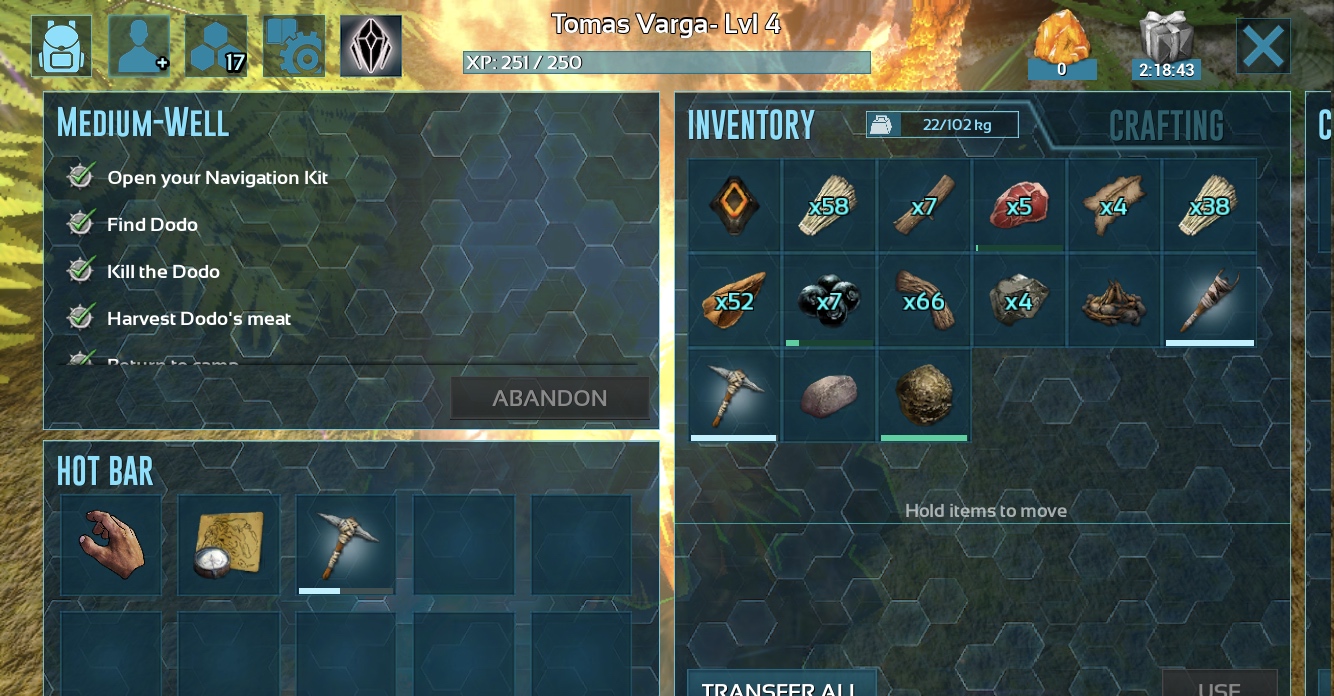The height and width of the screenshot is (696, 1334).
Task: Abandon the Medium-Well quest
Action: (x=549, y=398)
